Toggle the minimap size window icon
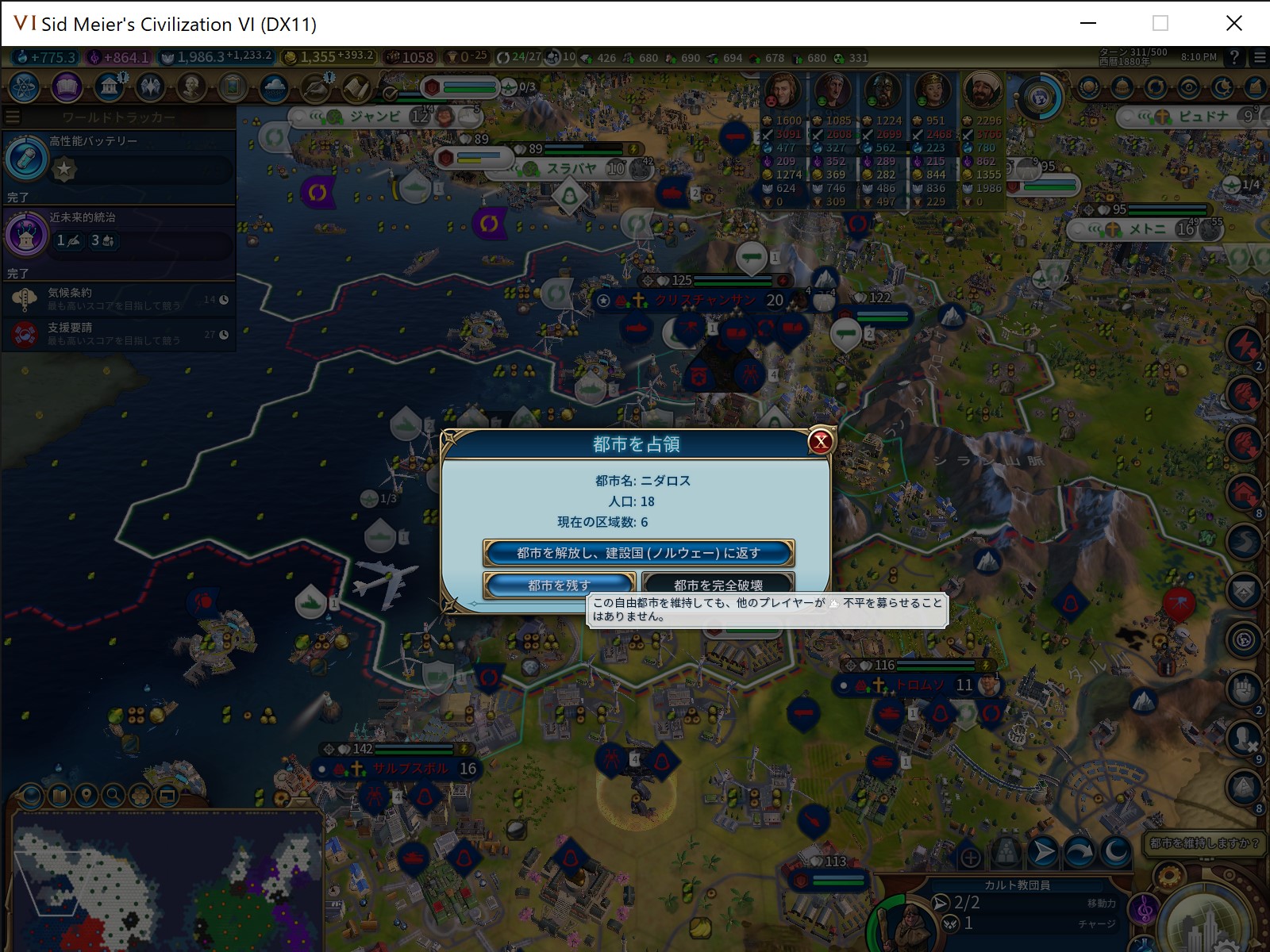 point(167,797)
